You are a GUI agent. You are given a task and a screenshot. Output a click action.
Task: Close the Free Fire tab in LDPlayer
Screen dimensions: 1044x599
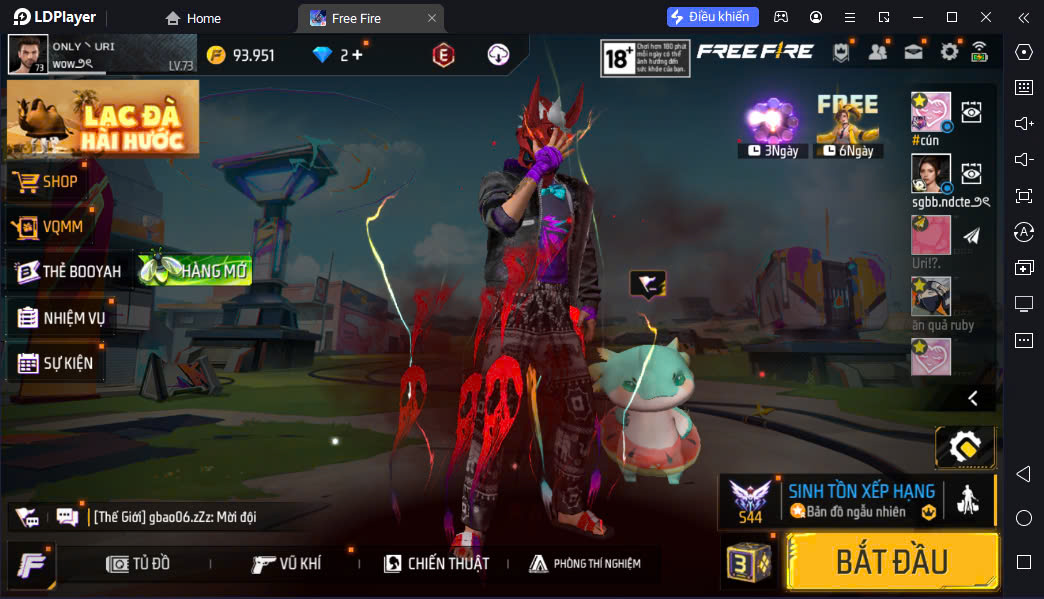[x=431, y=18]
